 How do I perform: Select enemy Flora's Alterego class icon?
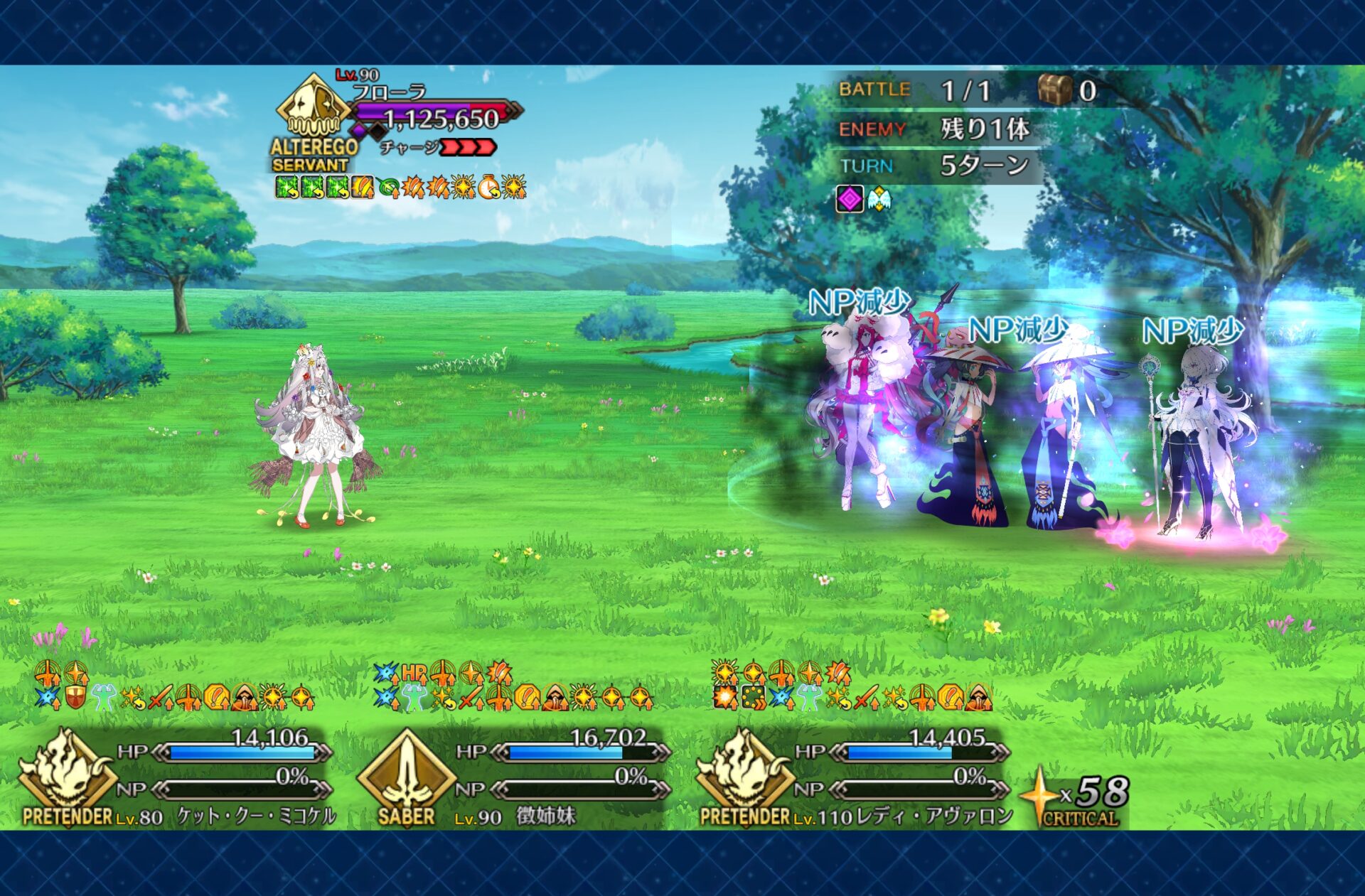pos(313,107)
